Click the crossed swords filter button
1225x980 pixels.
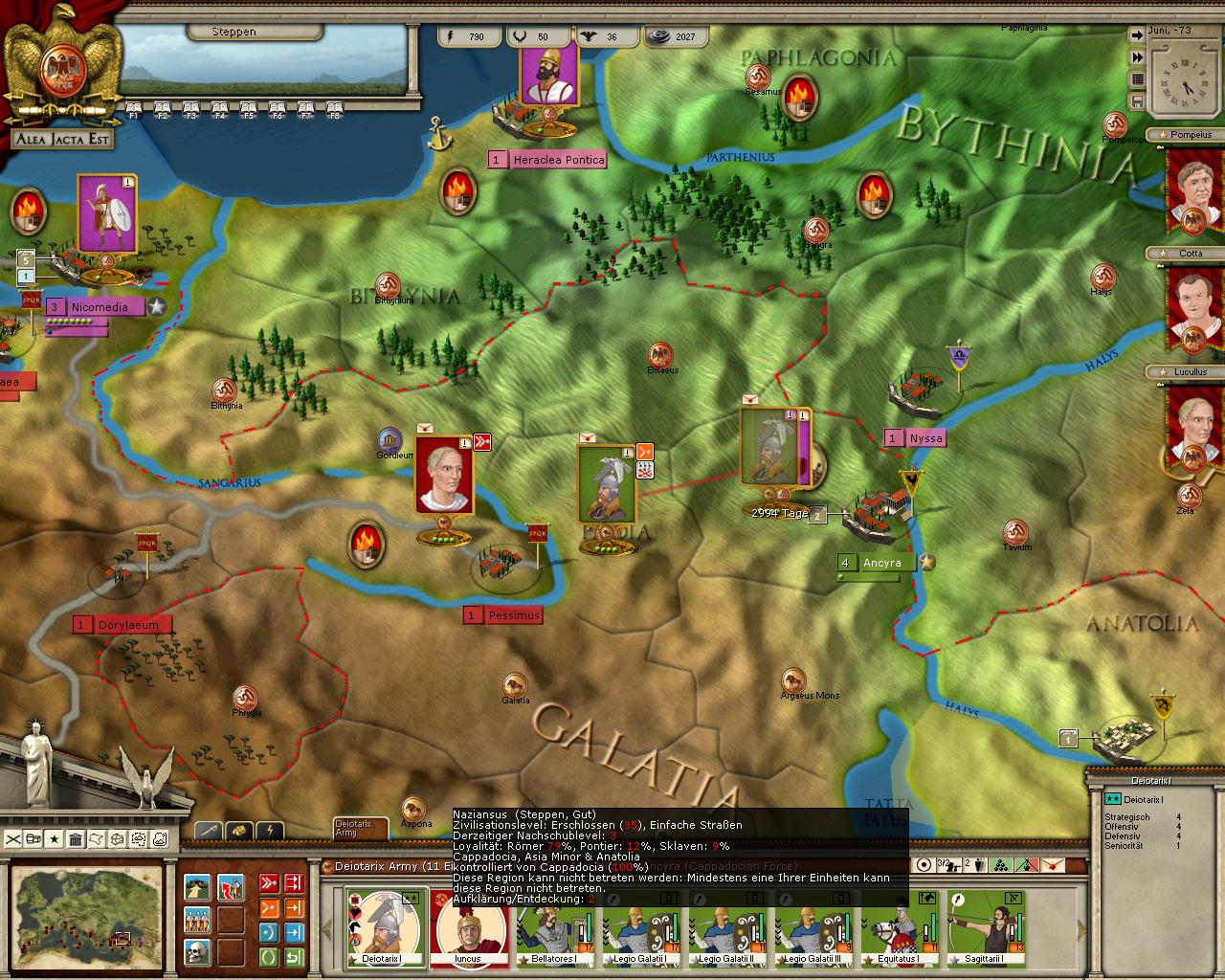click(x=12, y=839)
